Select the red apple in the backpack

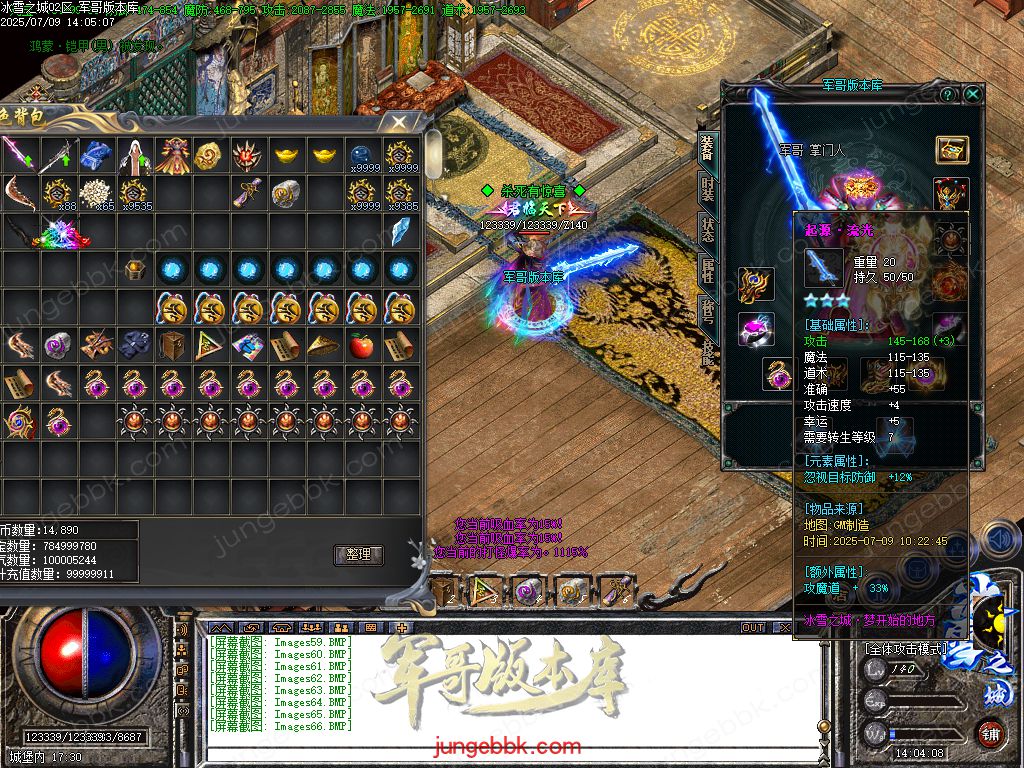click(x=361, y=346)
